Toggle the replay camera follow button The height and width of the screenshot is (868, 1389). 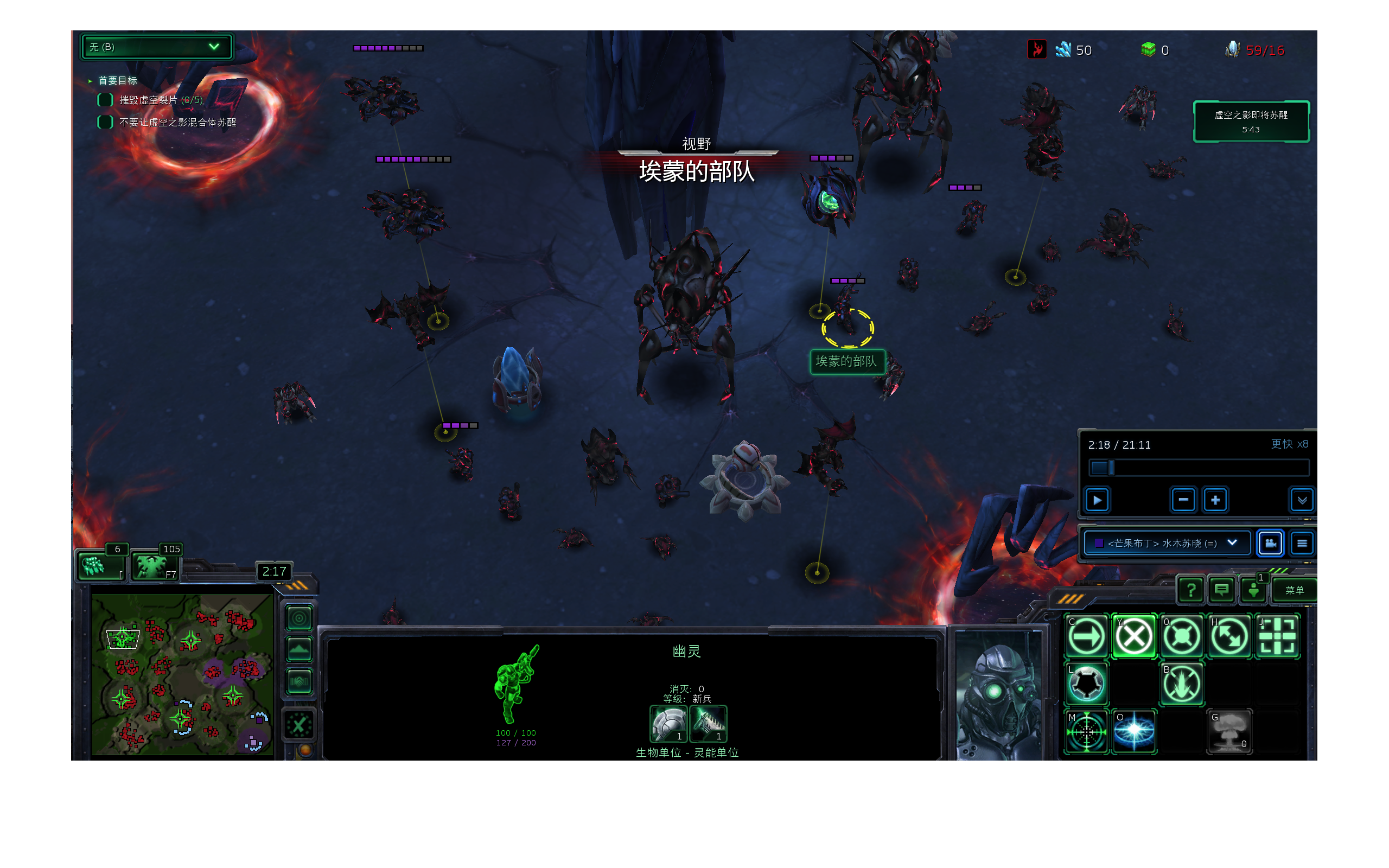point(1270,543)
